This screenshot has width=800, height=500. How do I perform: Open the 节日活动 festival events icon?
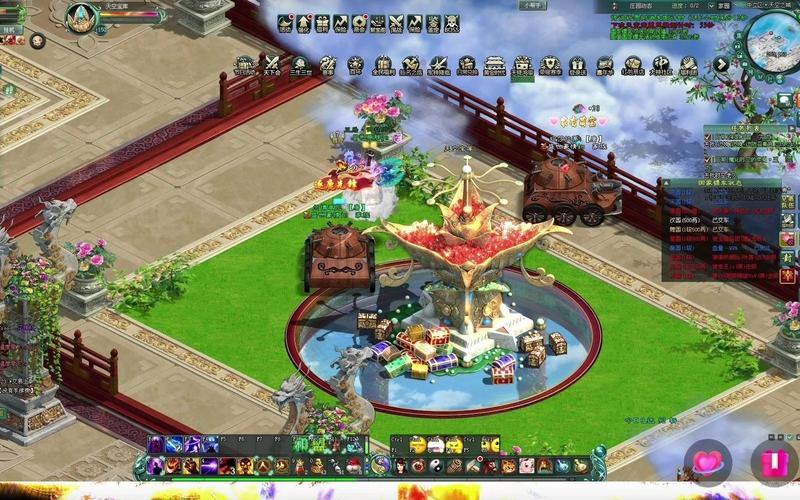[x=244, y=65]
